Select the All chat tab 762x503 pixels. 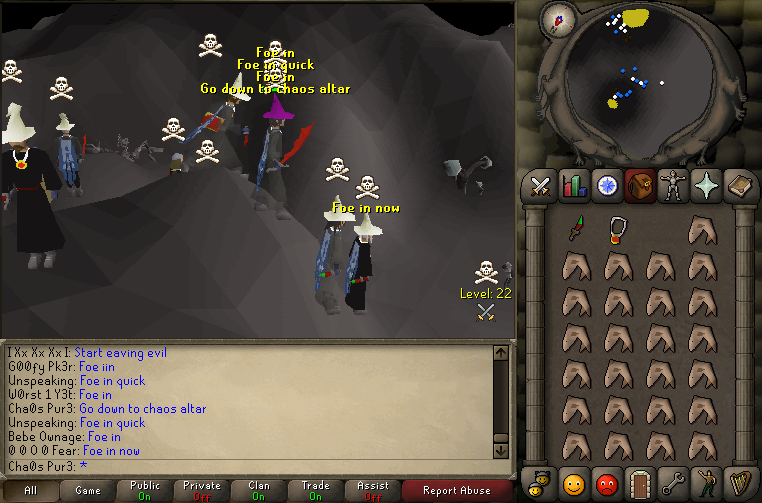pos(30,490)
